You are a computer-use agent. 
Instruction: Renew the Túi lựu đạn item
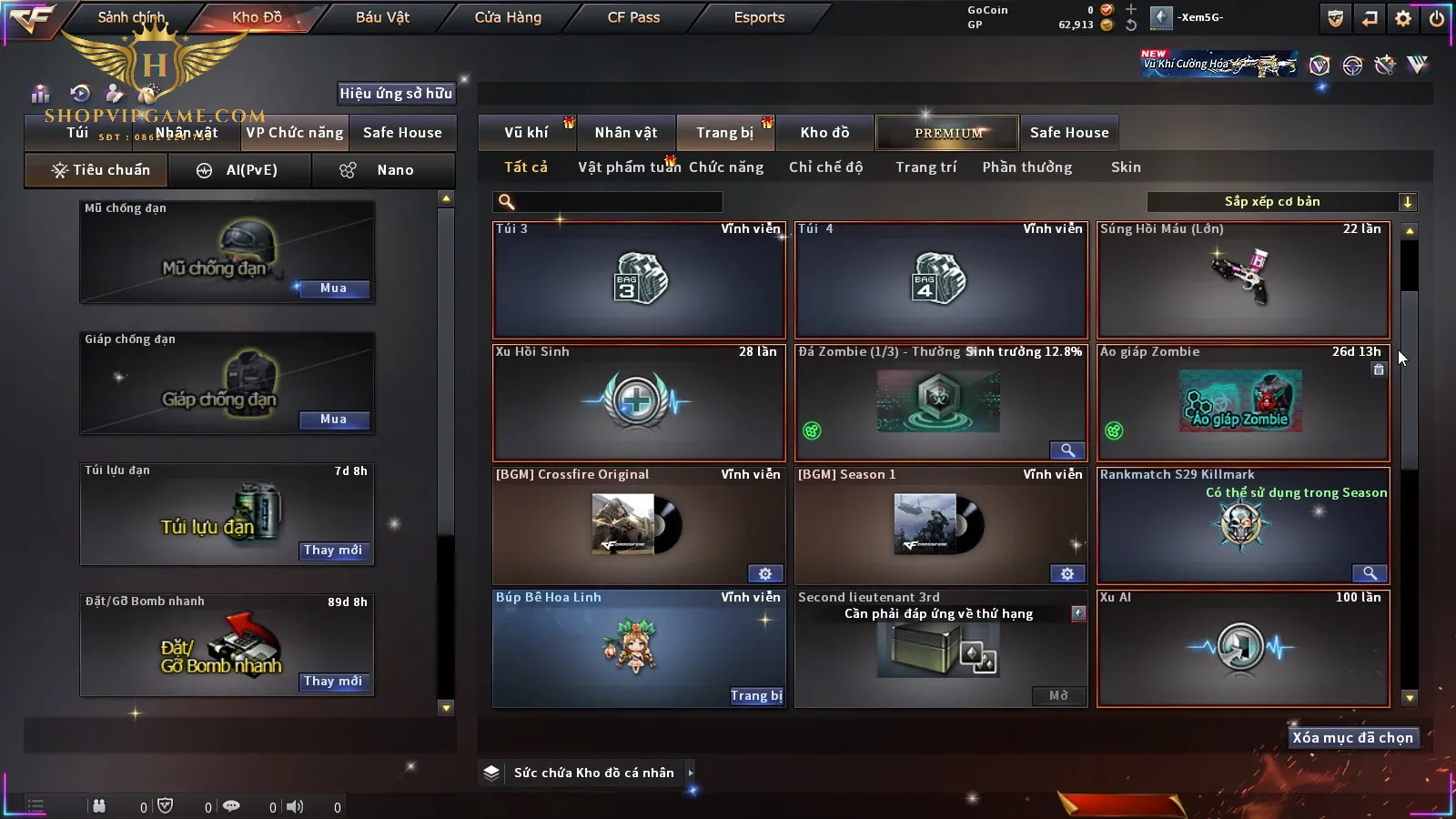pos(333,551)
